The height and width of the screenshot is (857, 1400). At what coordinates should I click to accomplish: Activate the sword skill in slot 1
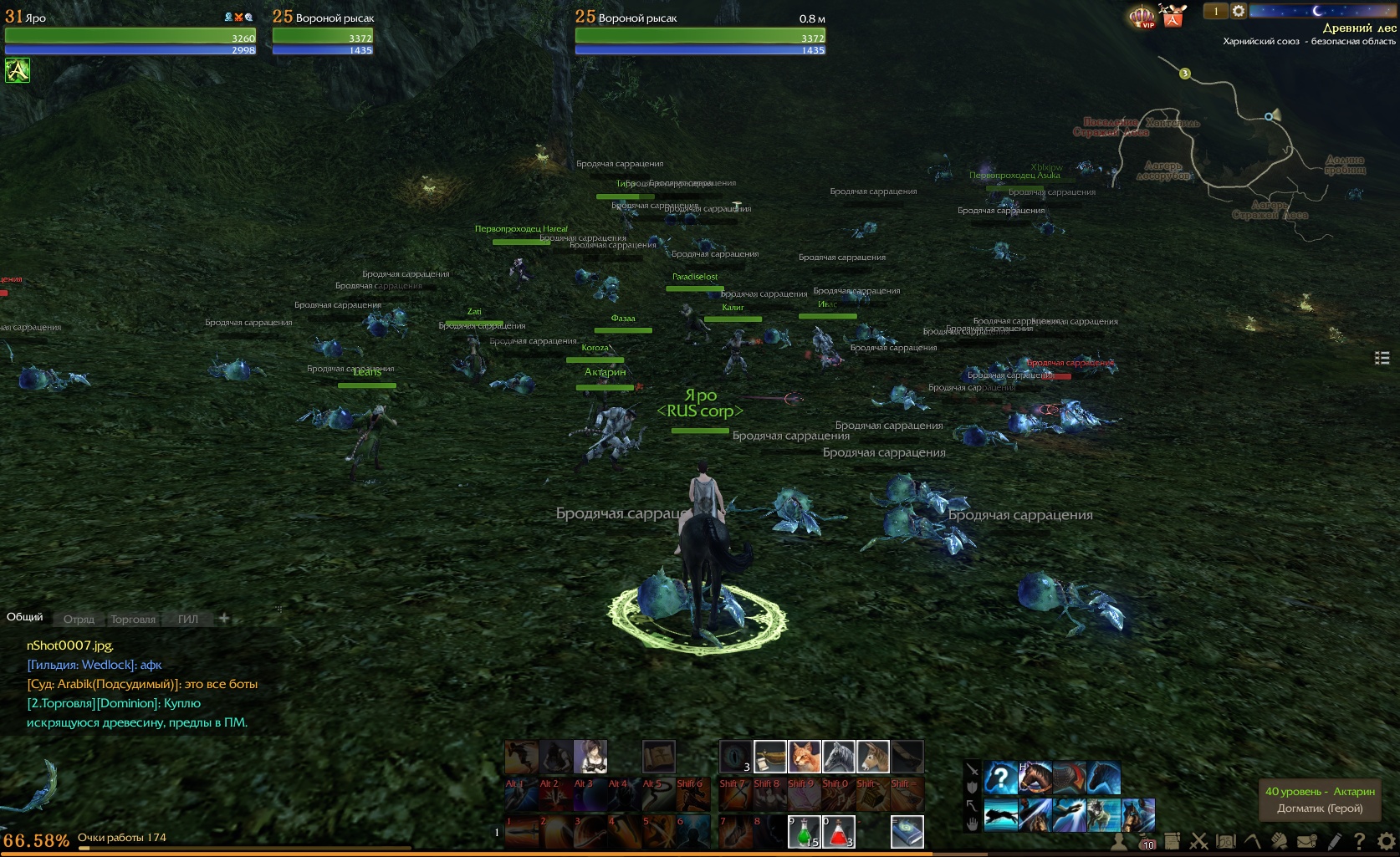click(x=520, y=832)
